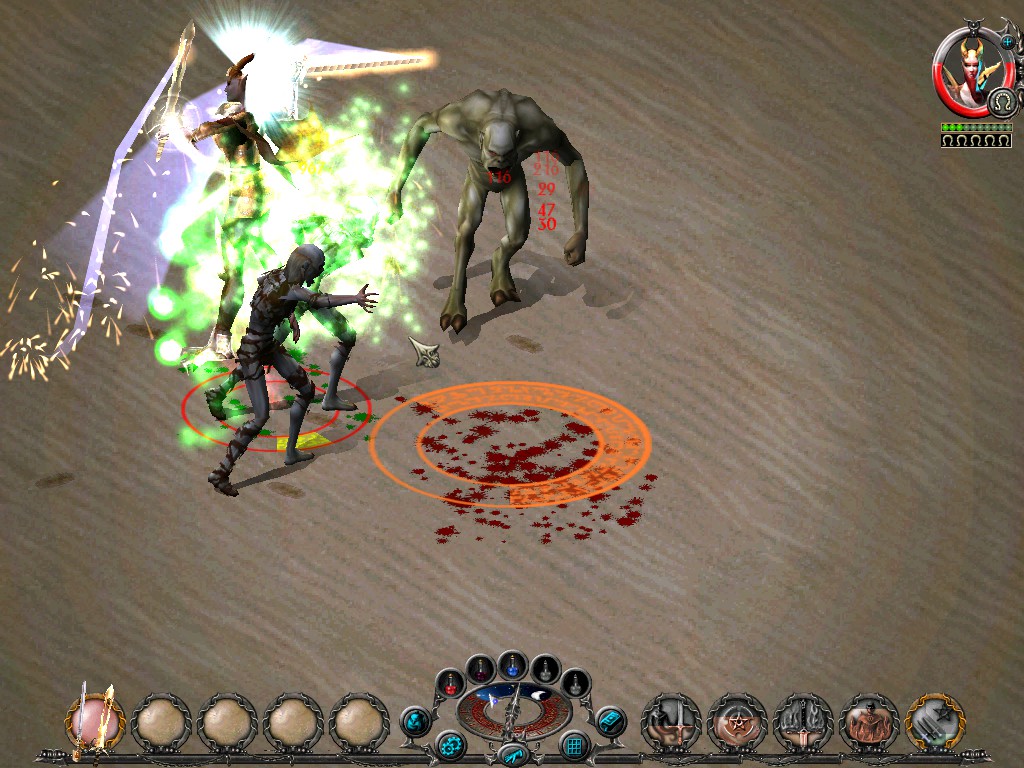
Task: Click the day-night compass dial
Action: (x=513, y=707)
